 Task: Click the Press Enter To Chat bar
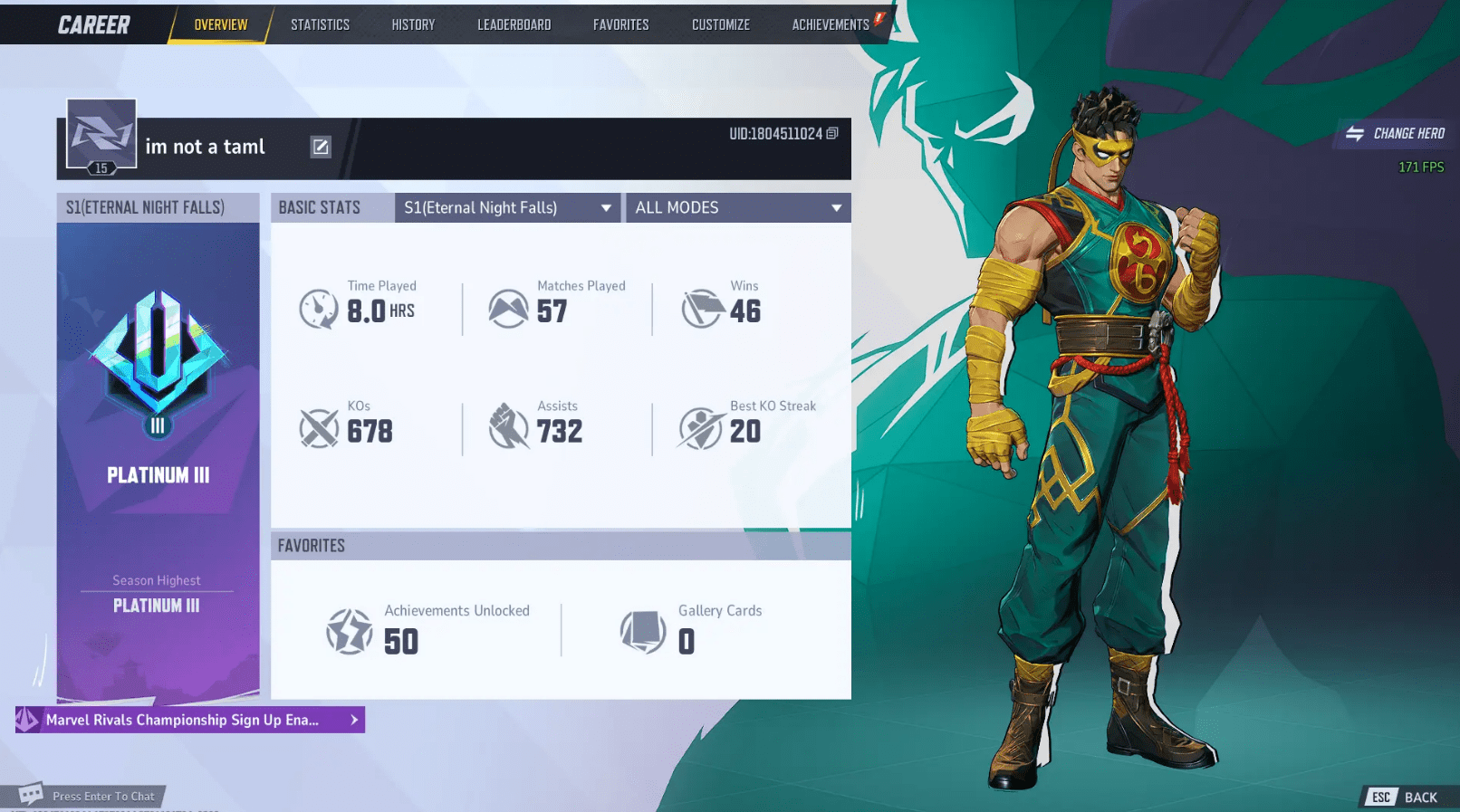[x=91, y=796]
